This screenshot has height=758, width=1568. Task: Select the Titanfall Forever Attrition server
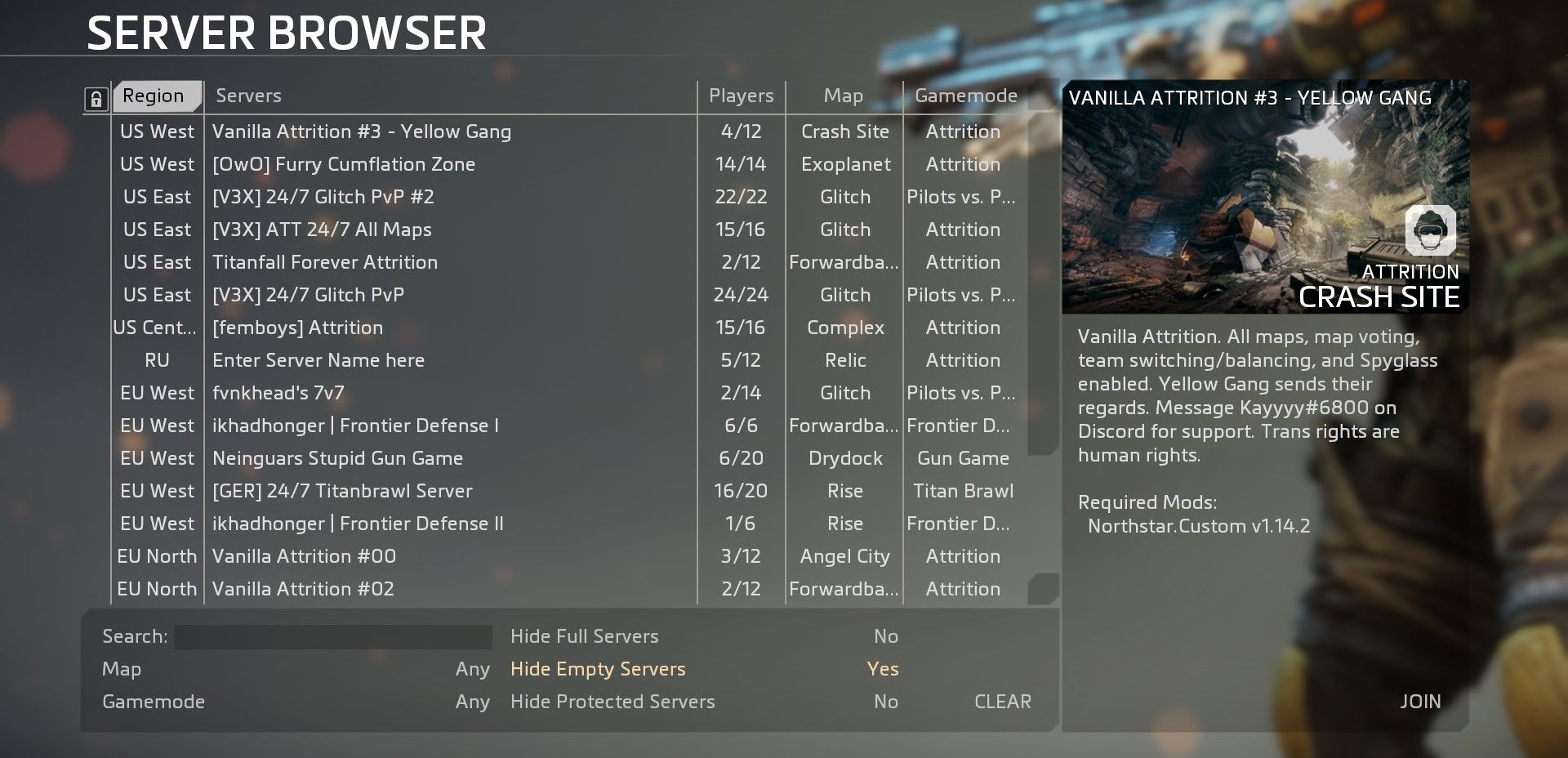[x=325, y=262]
